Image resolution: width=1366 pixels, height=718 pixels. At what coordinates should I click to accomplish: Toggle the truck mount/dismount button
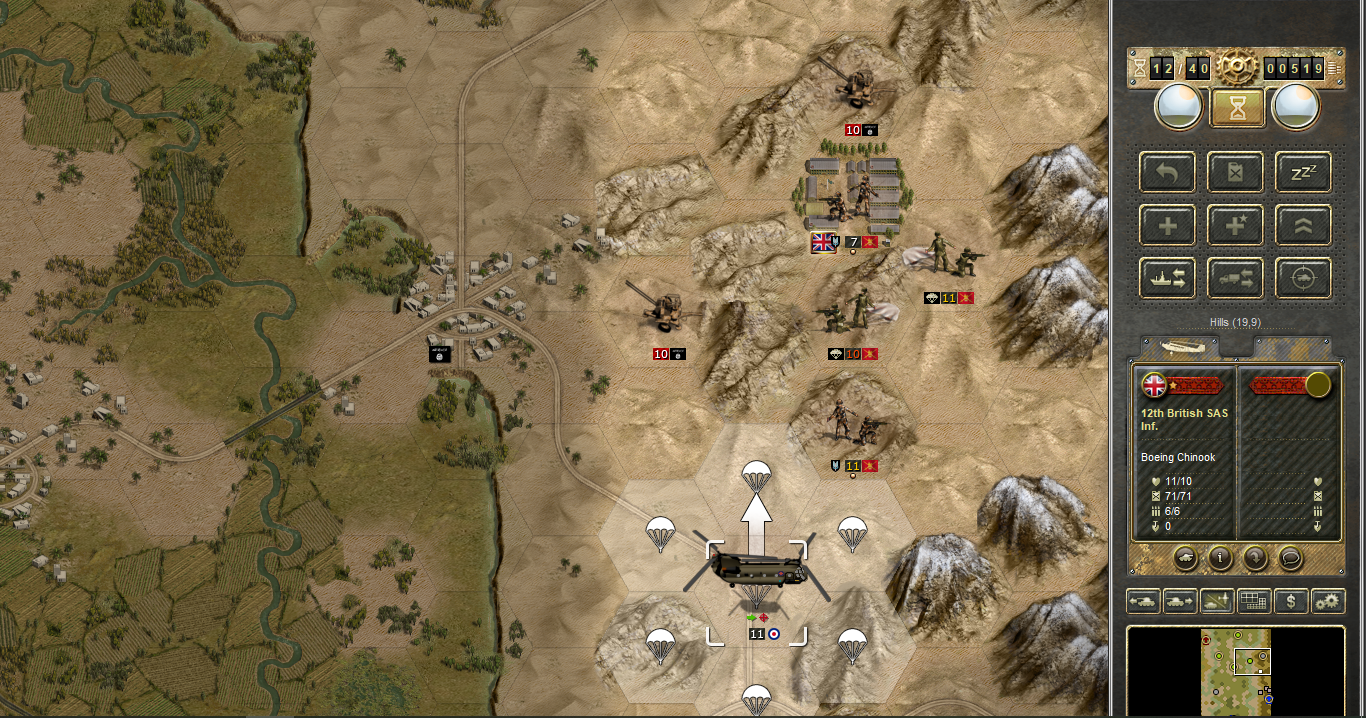pos(1235,279)
